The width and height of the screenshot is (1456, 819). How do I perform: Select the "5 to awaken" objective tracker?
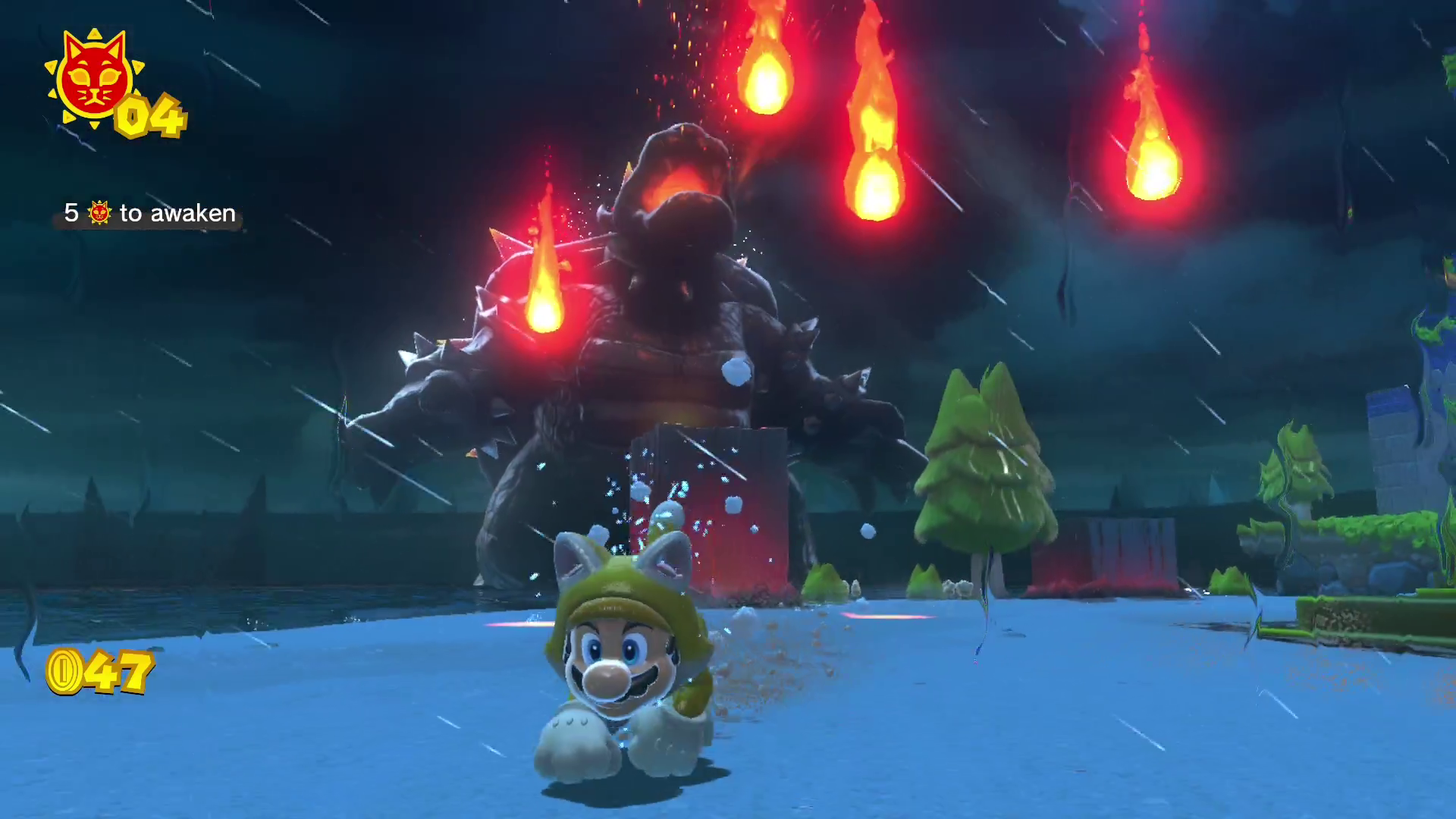click(x=149, y=213)
